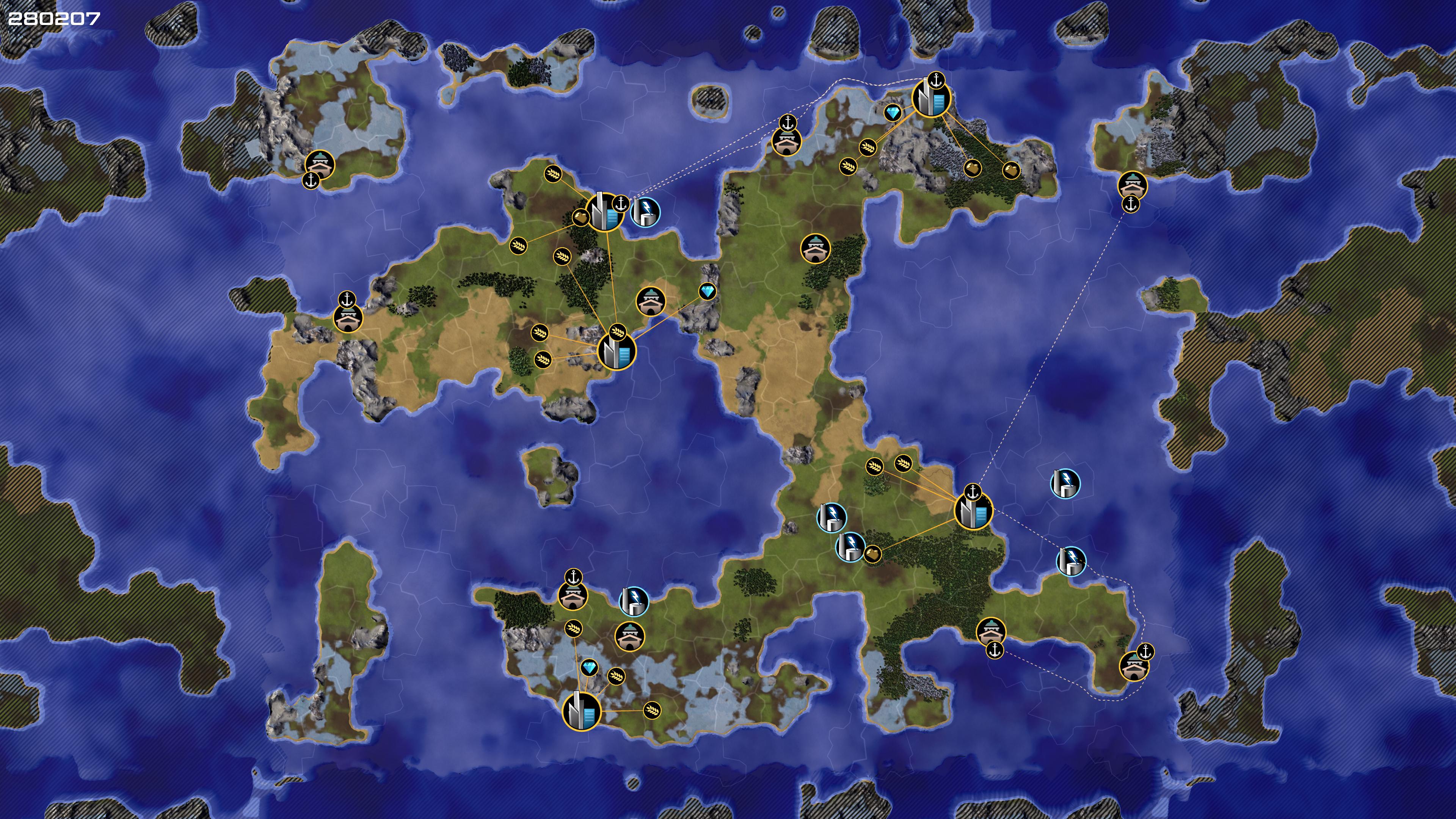Select the diamond resource above the southernmost city

[x=589, y=668]
